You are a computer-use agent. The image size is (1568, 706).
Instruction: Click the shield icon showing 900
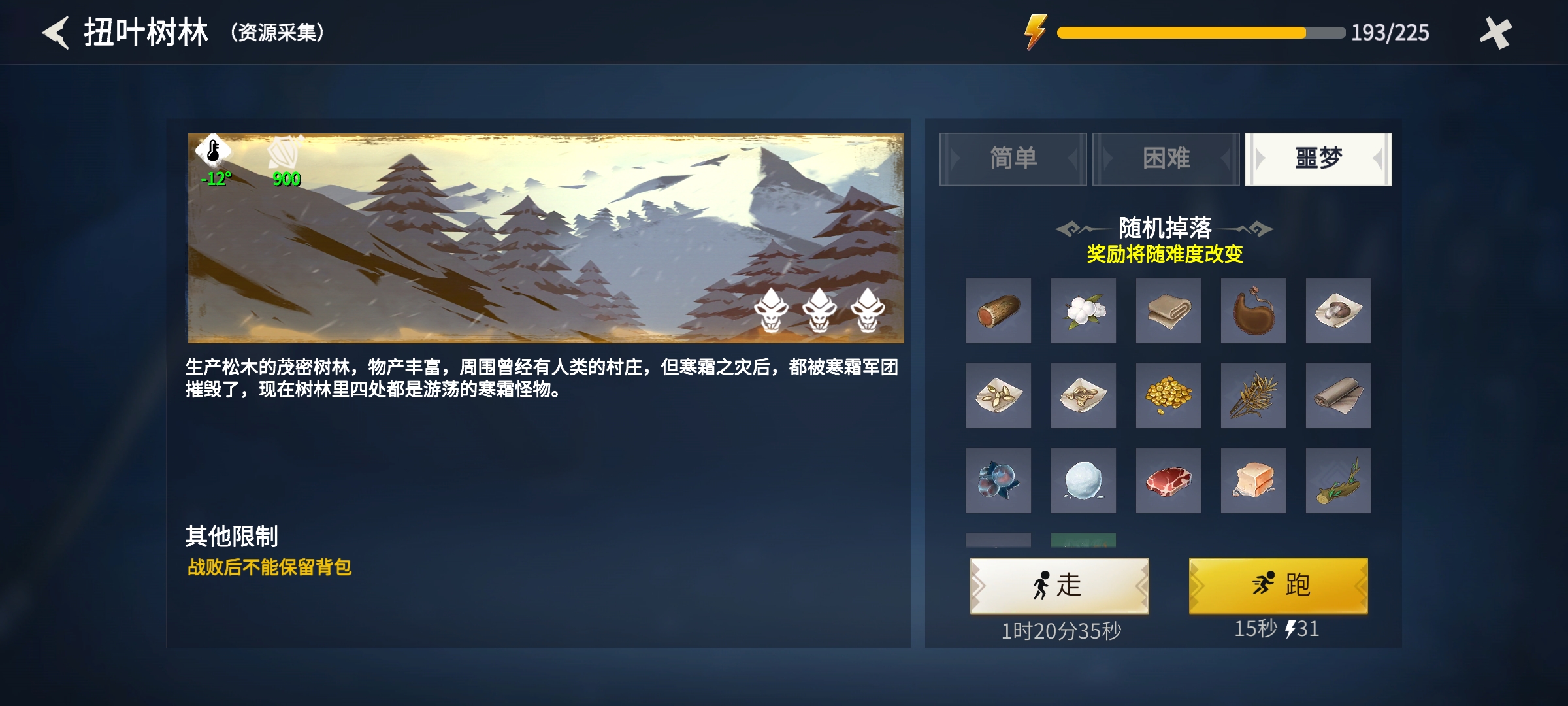tap(287, 152)
